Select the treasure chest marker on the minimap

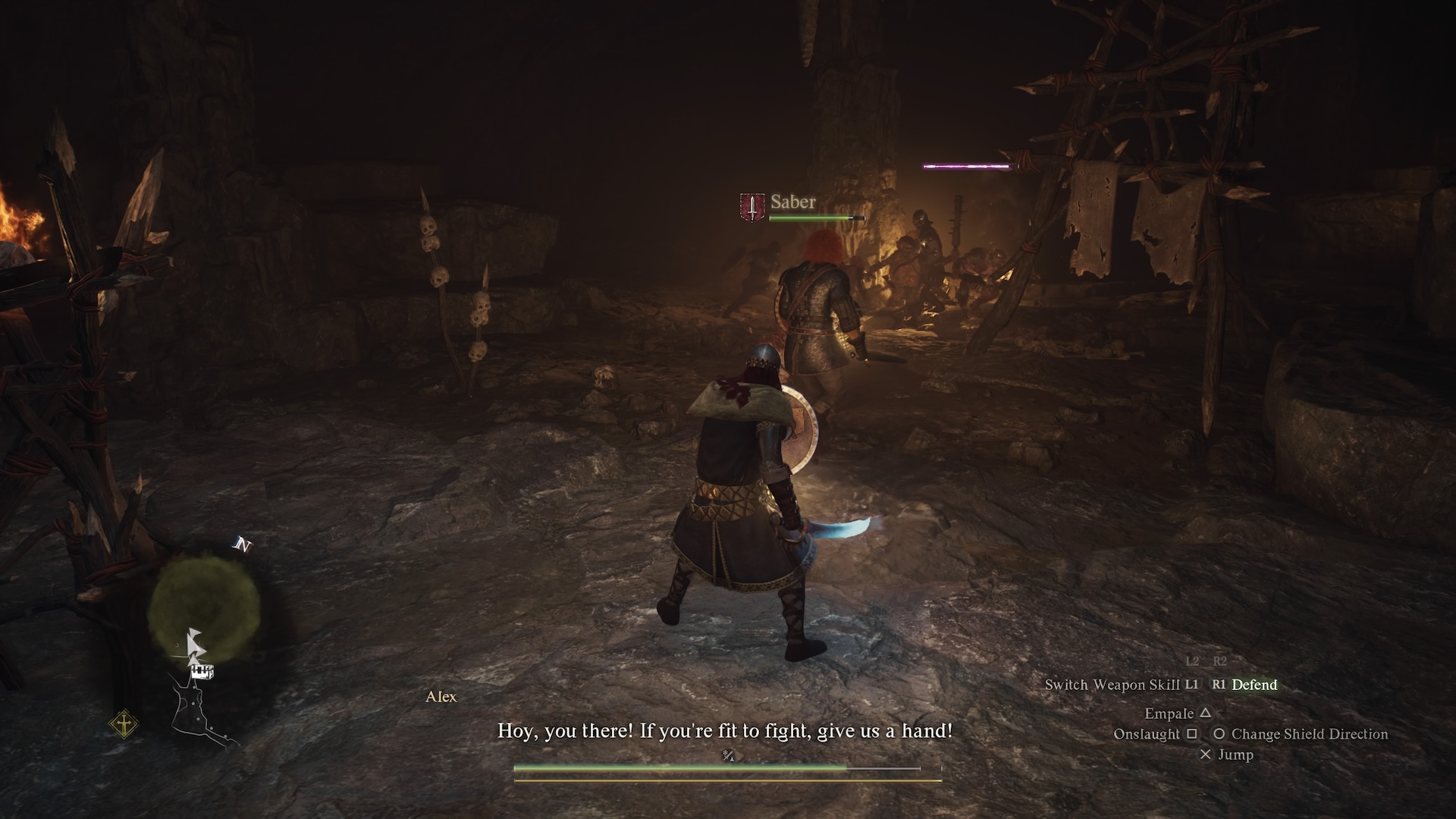202,672
